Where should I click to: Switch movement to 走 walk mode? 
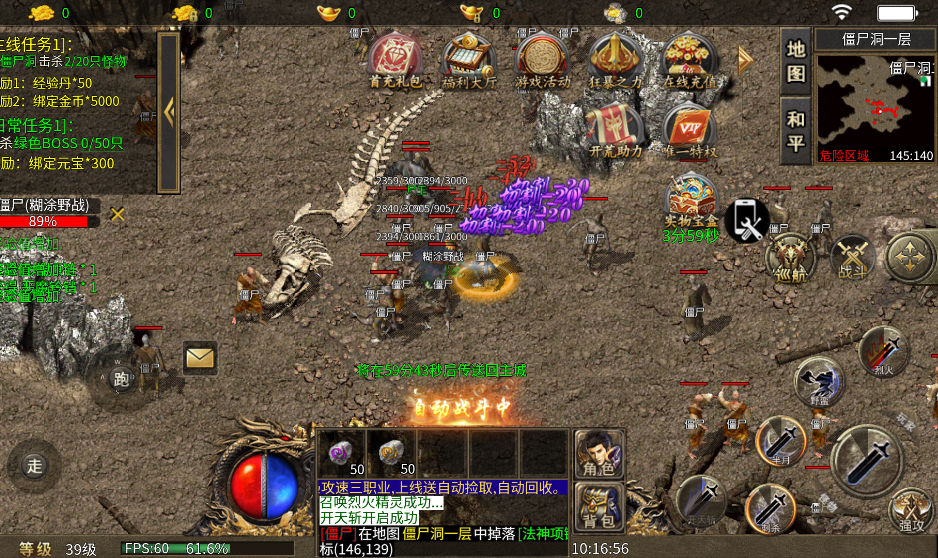[x=34, y=465]
